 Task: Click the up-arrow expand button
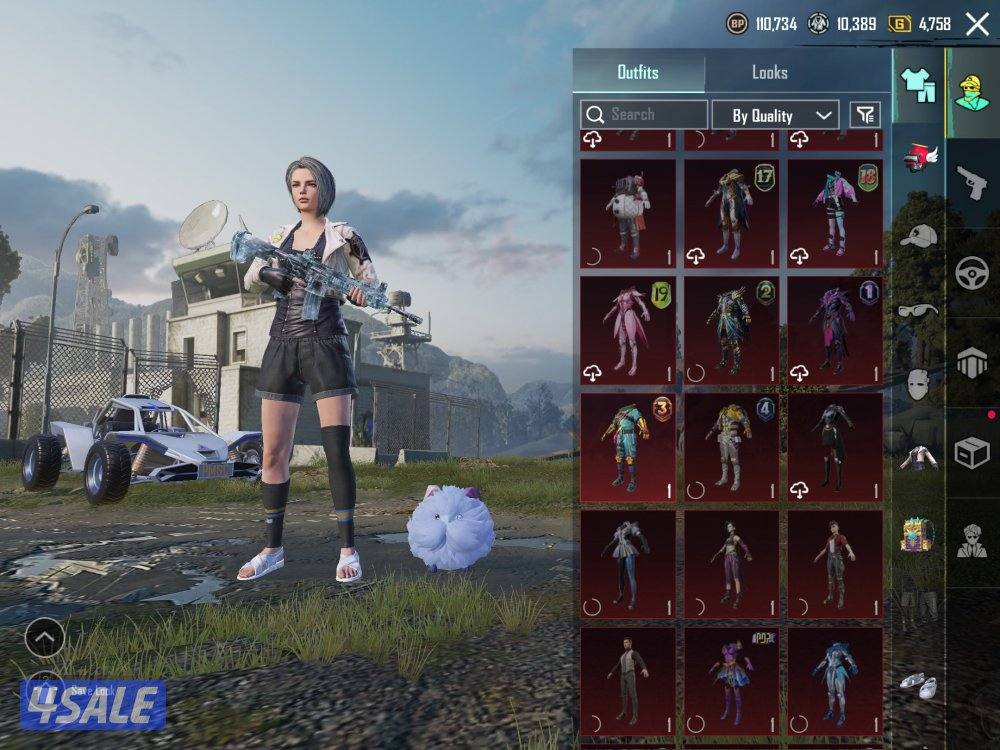click(x=44, y=637)
